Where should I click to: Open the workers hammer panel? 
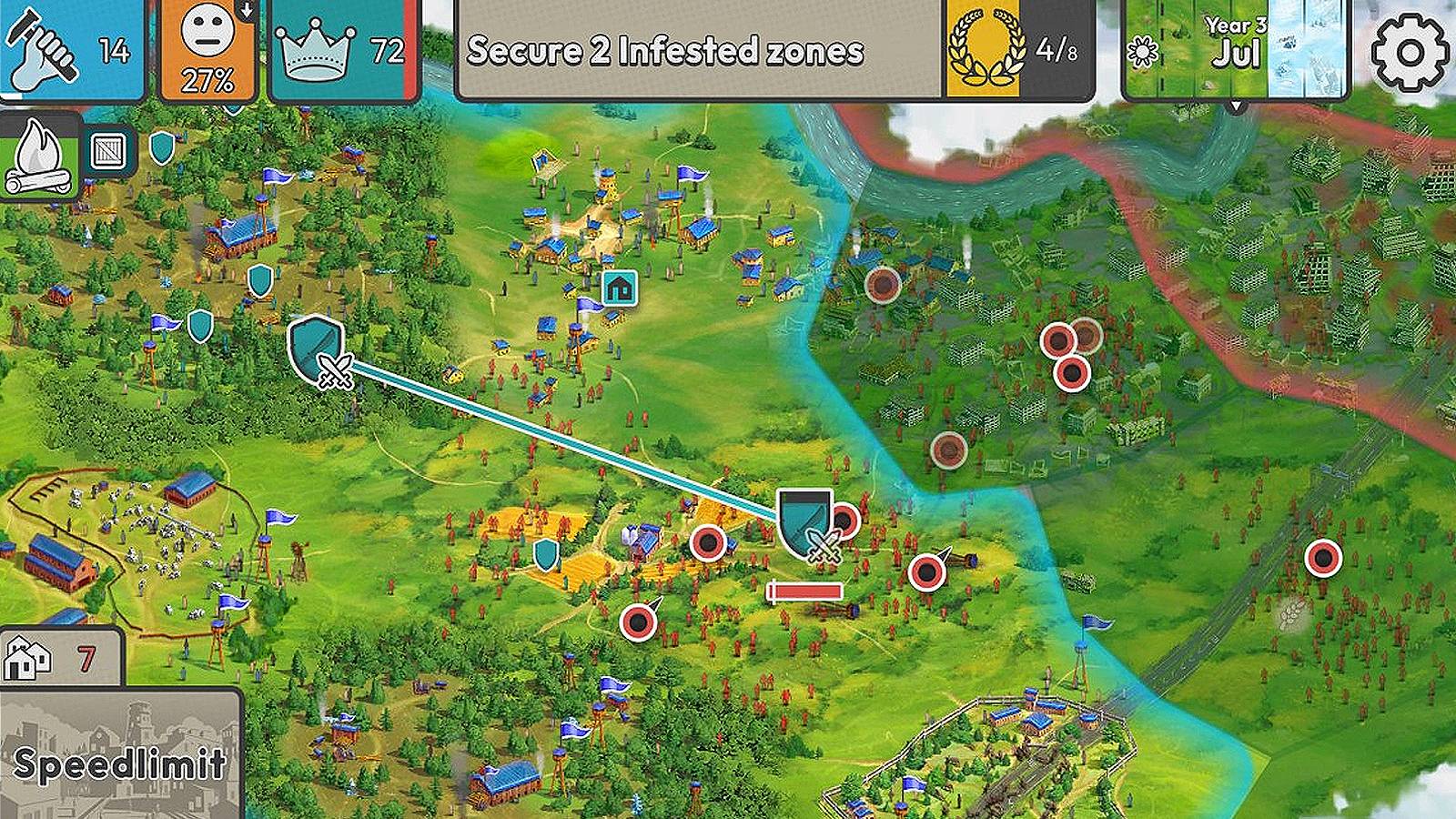71,48
